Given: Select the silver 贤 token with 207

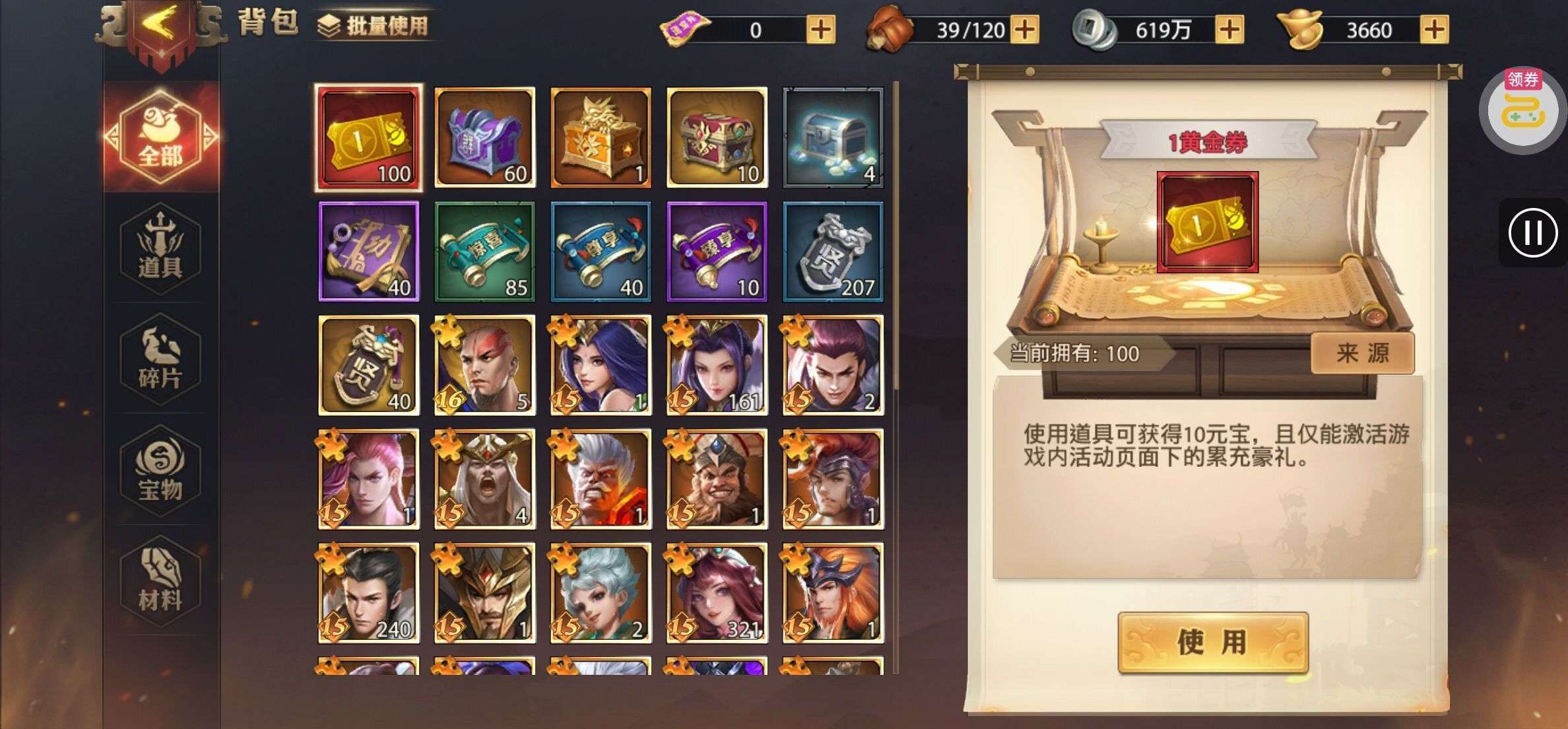Looking at the screenshot, I should point(833,252).
